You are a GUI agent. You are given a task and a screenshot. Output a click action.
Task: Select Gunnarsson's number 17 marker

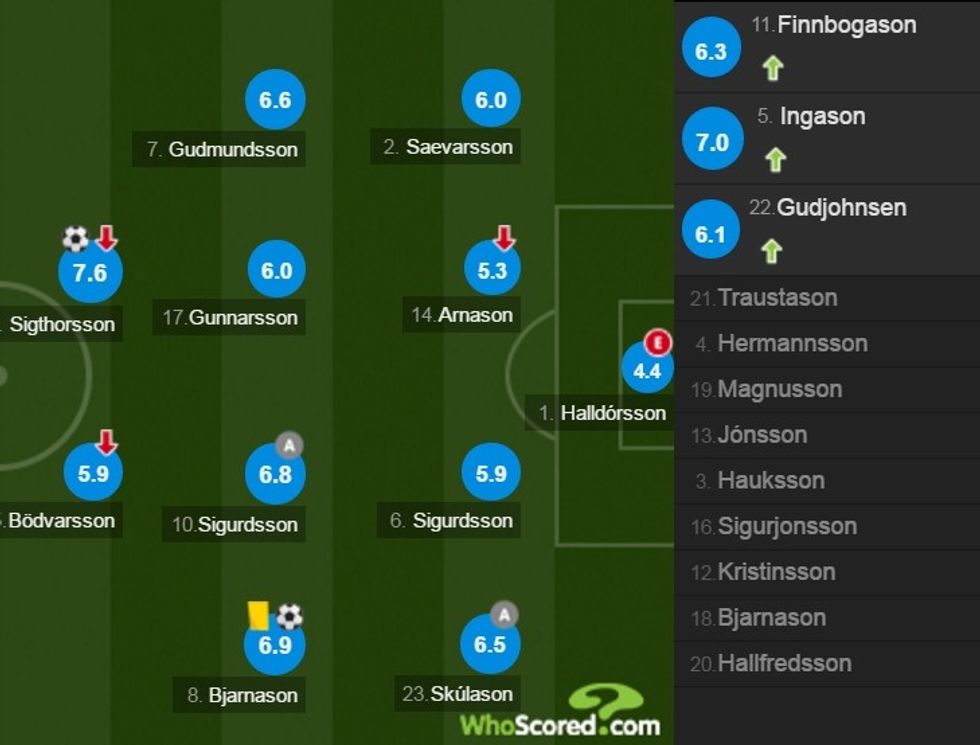point(276,271)
